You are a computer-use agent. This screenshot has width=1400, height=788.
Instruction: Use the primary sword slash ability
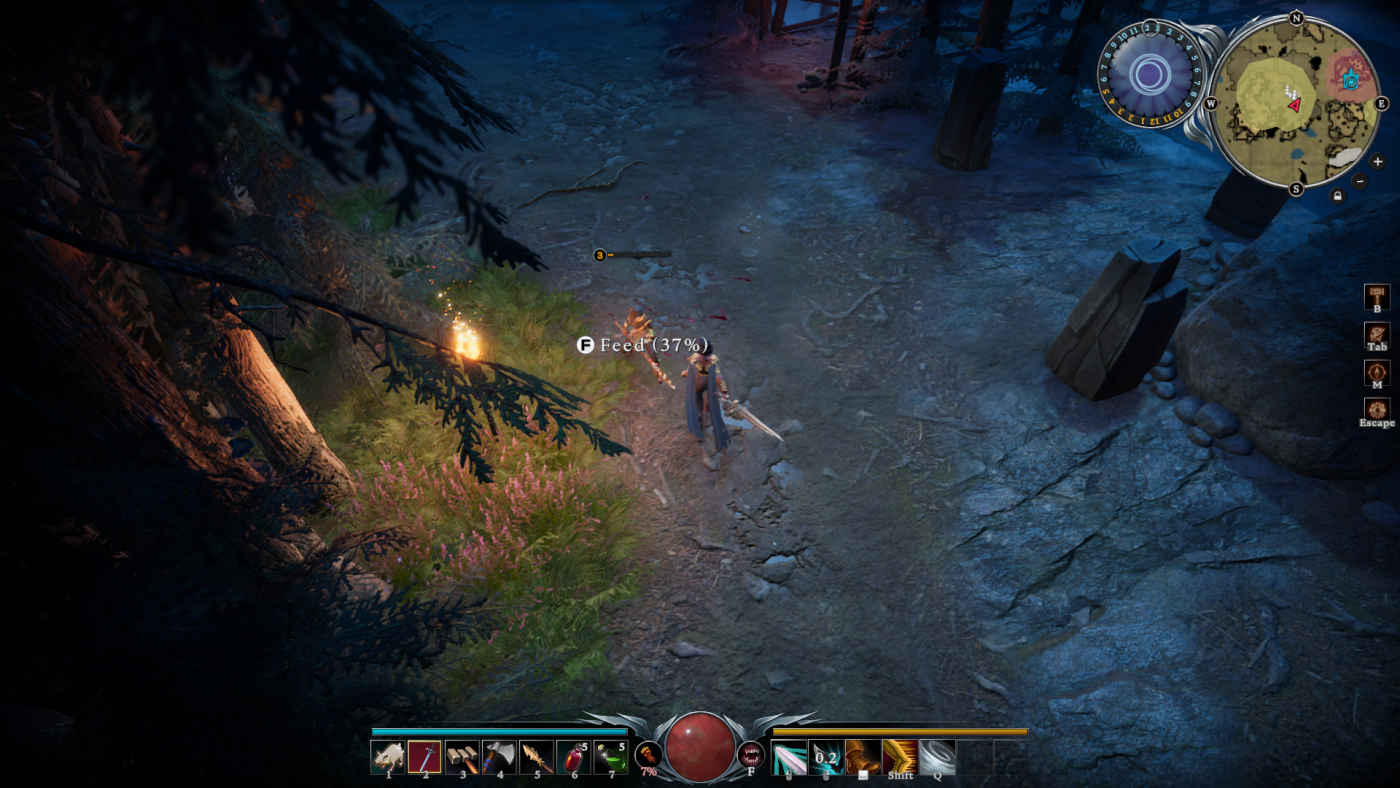[789, 757]
